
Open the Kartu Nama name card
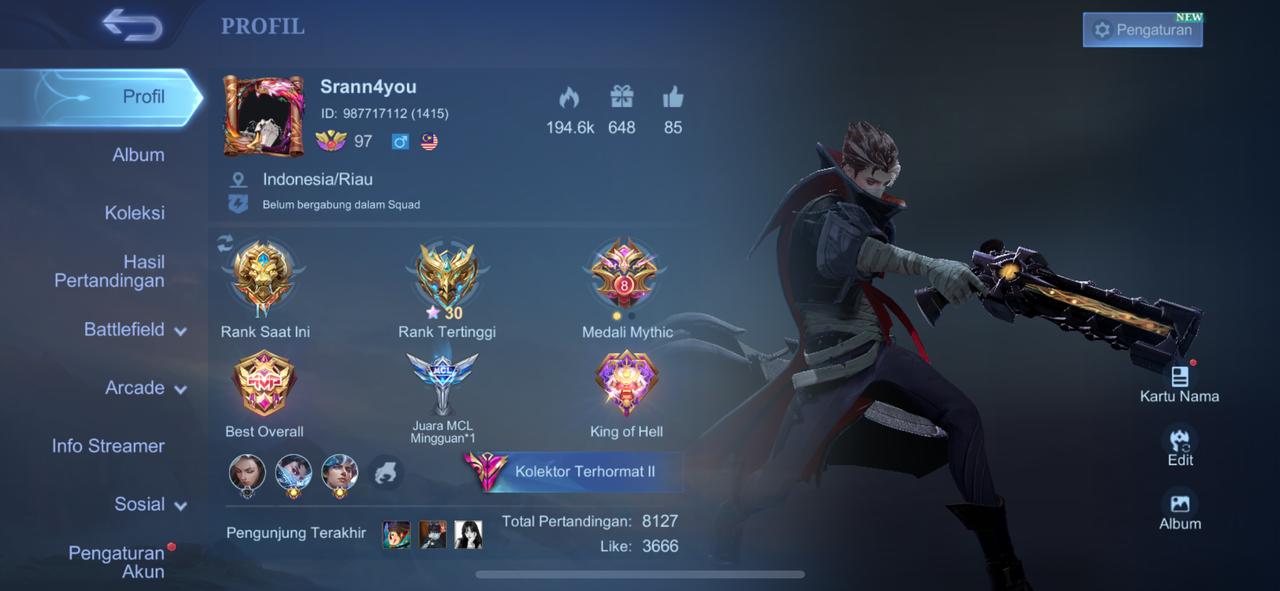pyautogui.click(x=1179, y=381)
